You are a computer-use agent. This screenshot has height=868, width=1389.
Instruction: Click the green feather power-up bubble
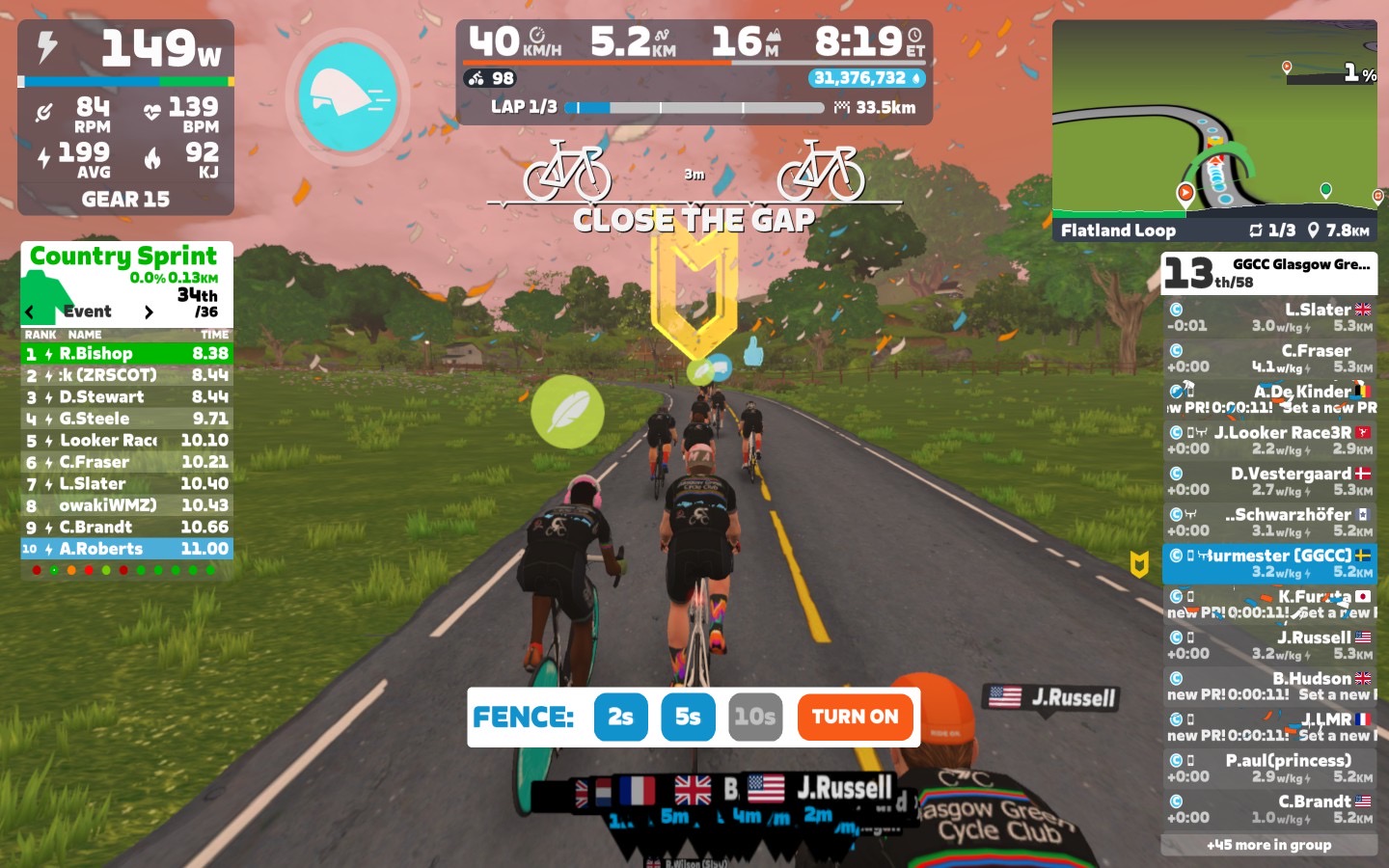click(x=567, y=412)
